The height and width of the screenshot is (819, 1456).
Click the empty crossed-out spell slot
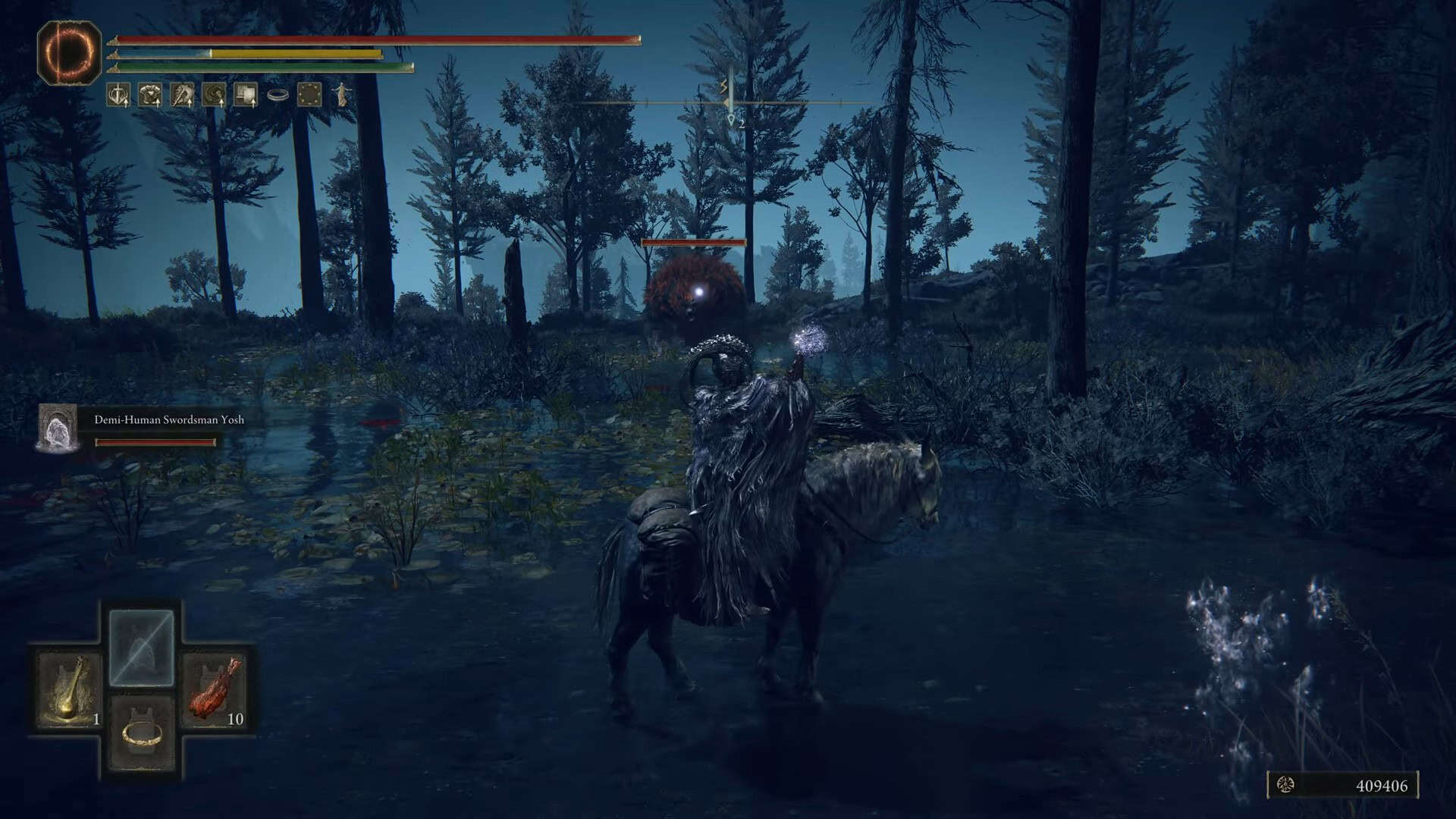[142, 648]
